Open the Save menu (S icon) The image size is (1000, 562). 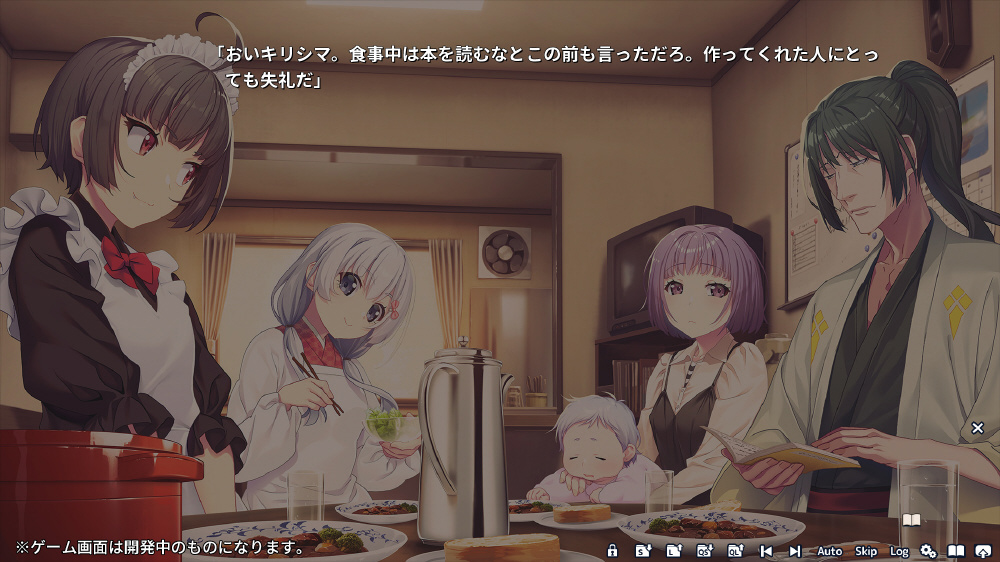click(x=644, y=551)
